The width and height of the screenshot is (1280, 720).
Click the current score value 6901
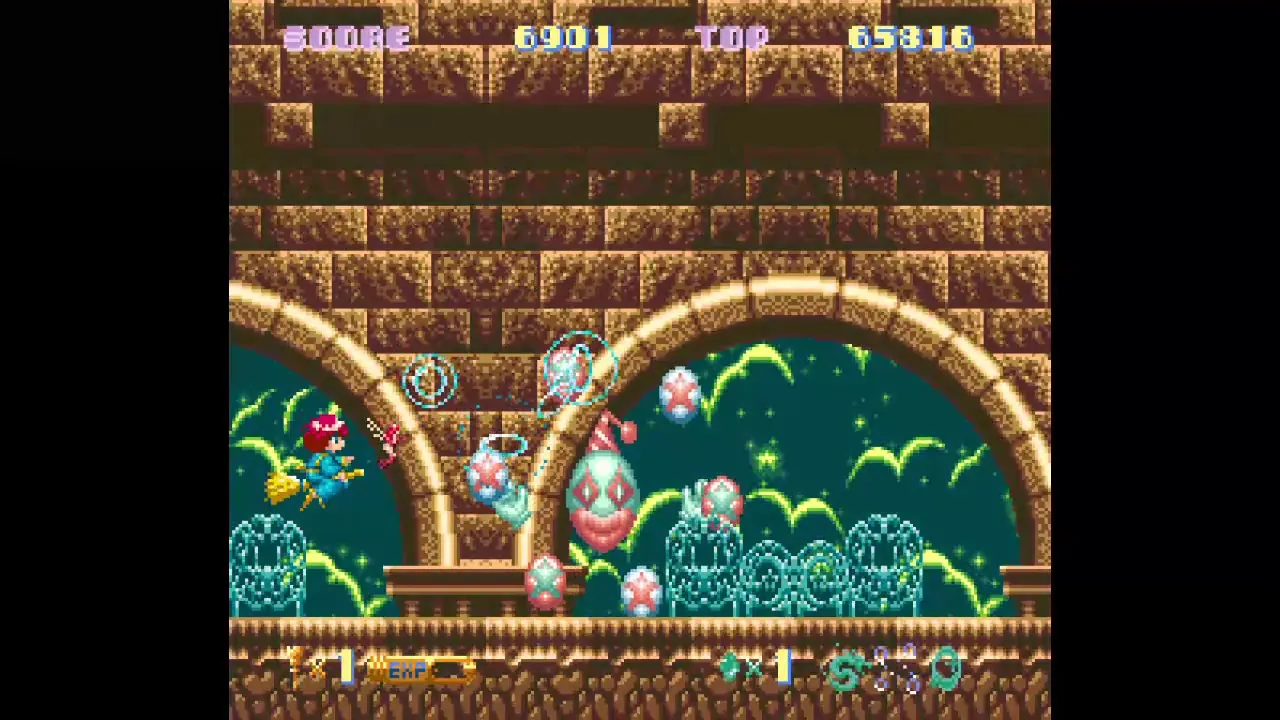(x=563, y=38)
